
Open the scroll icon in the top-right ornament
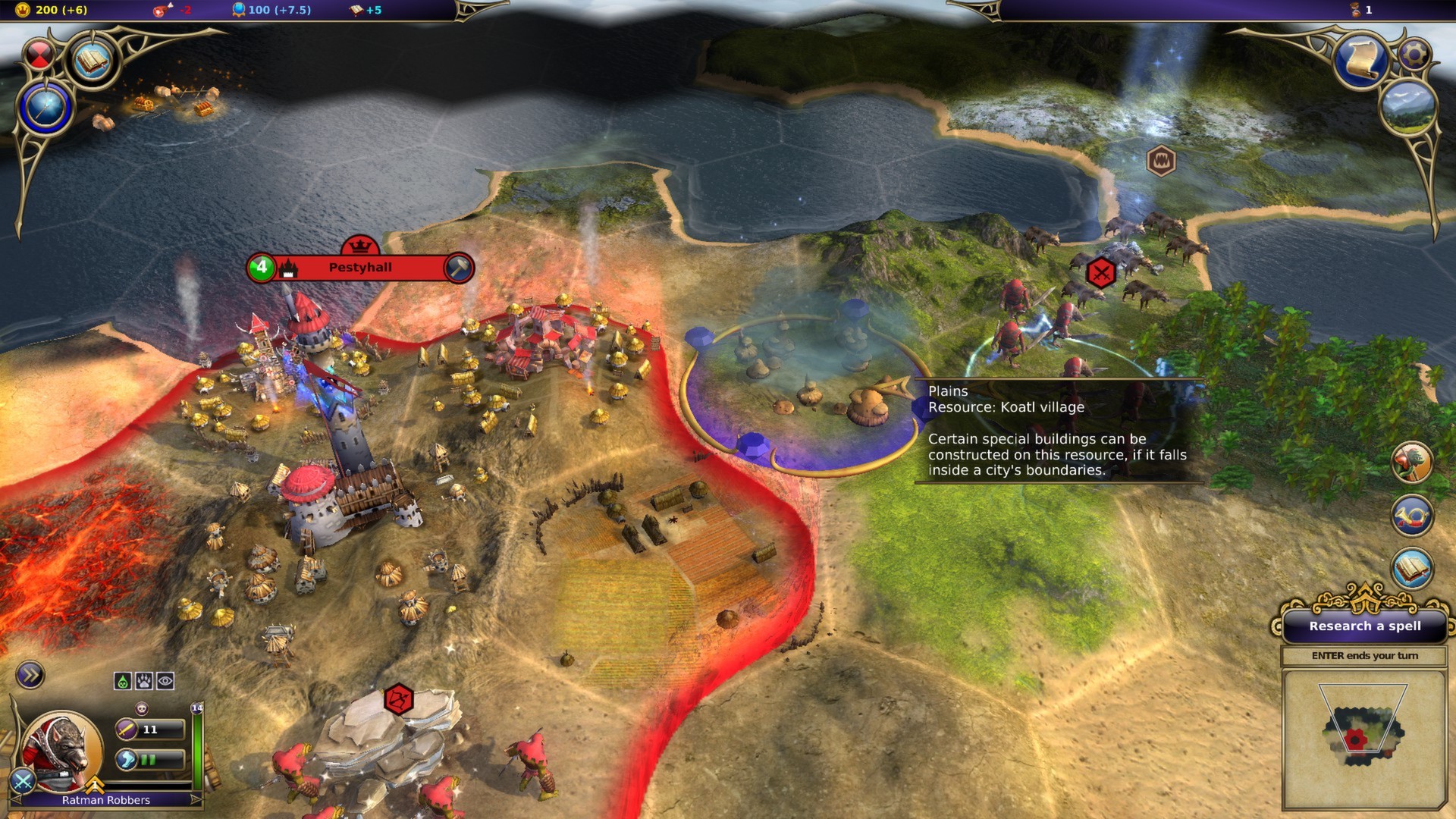tap(1361, 61)
